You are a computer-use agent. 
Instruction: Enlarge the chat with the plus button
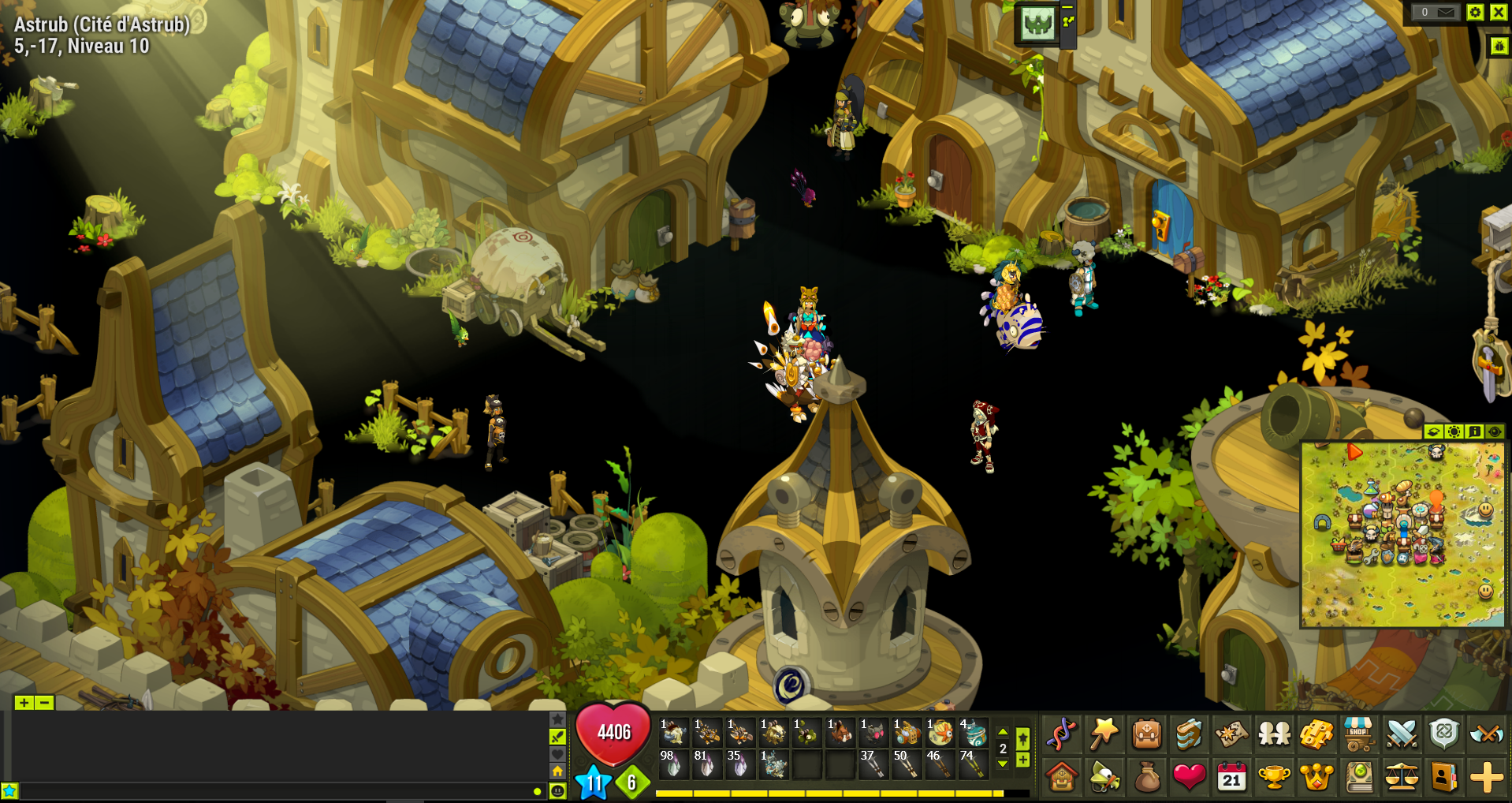click(24, 703)
